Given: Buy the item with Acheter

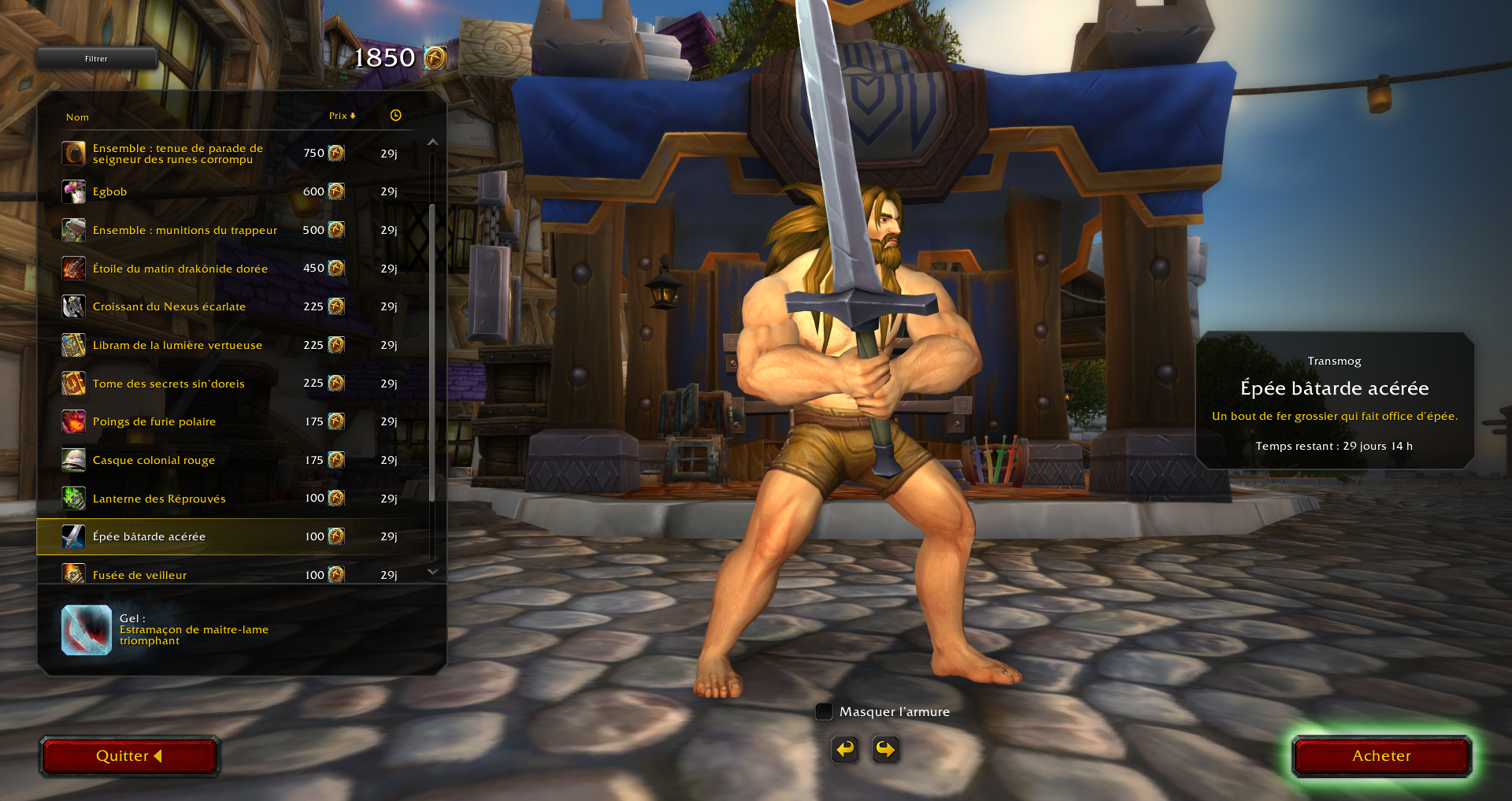Looking at the screenshot, I should [x=1381, y=756].
